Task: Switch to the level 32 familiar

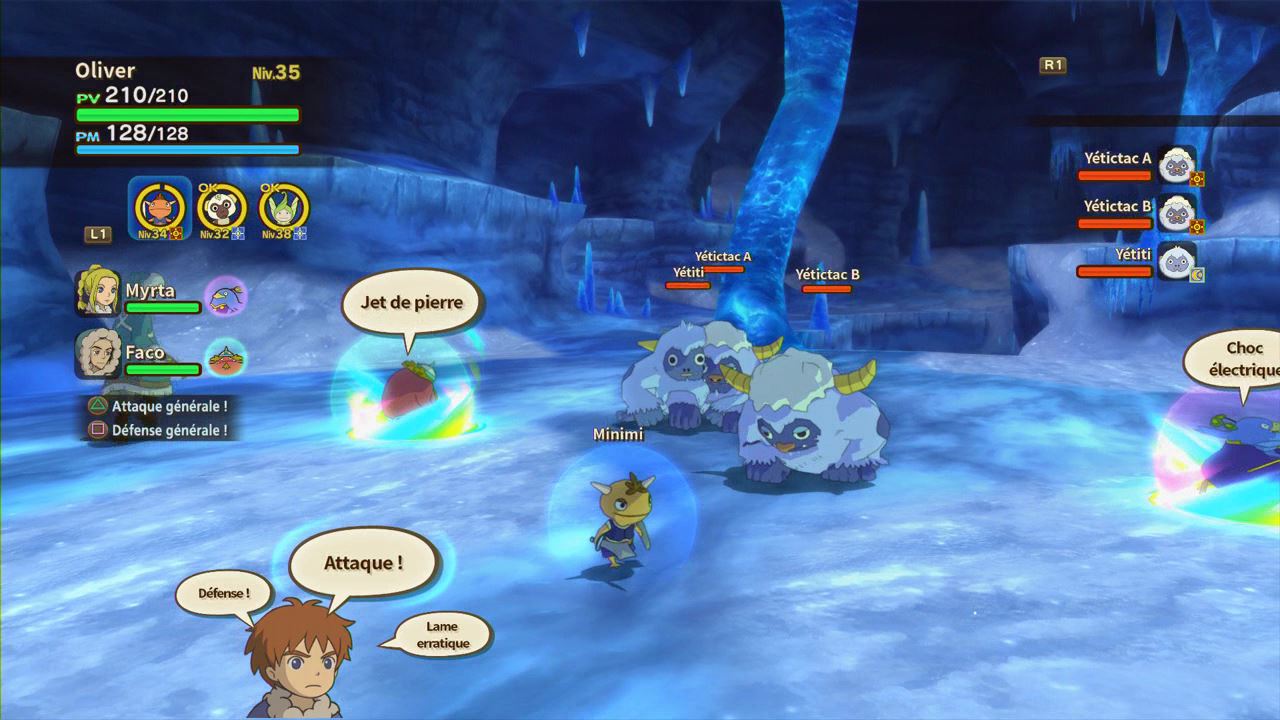Action: (221, 208)
